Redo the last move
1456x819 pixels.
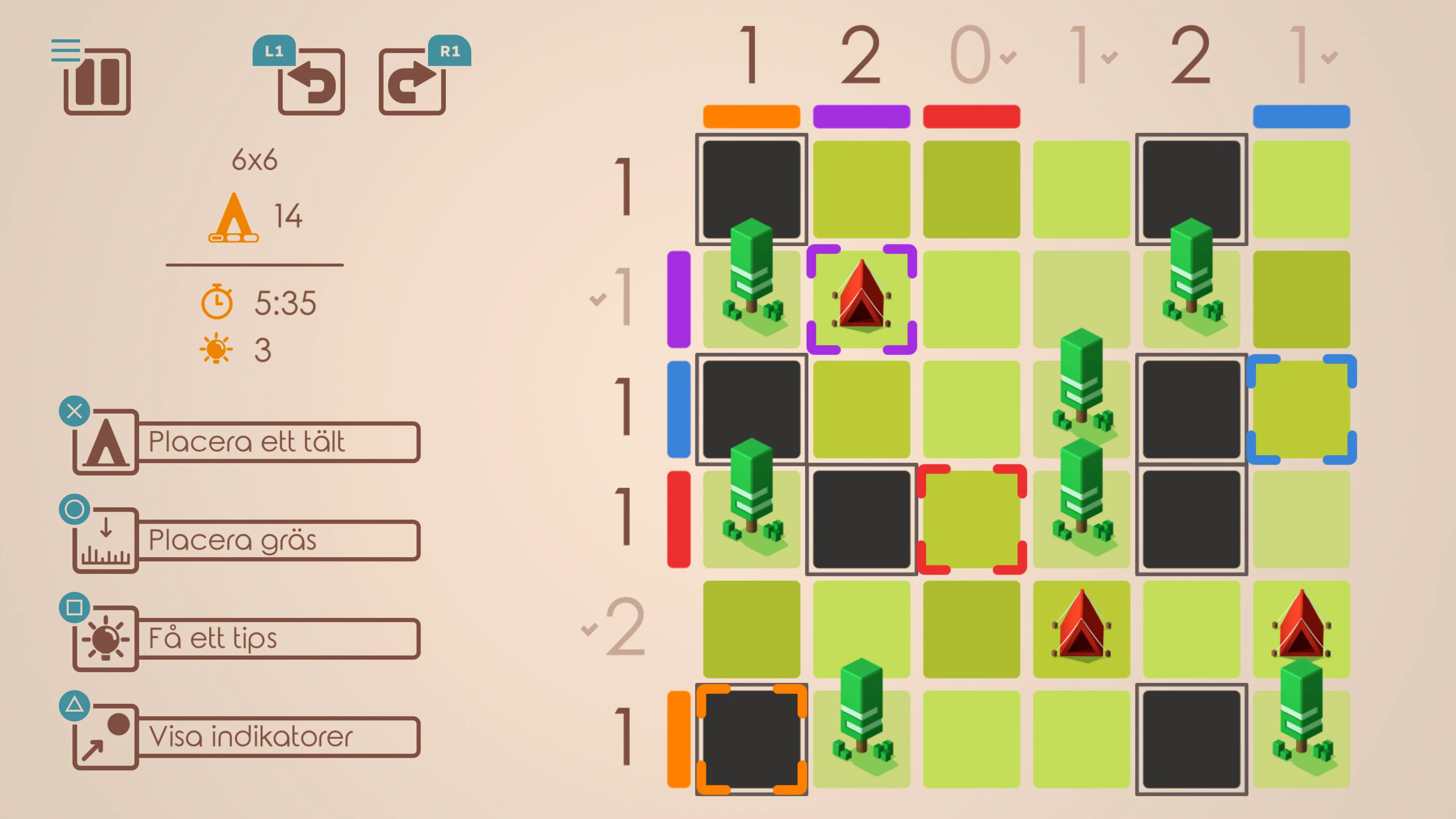tap(413, 82)
